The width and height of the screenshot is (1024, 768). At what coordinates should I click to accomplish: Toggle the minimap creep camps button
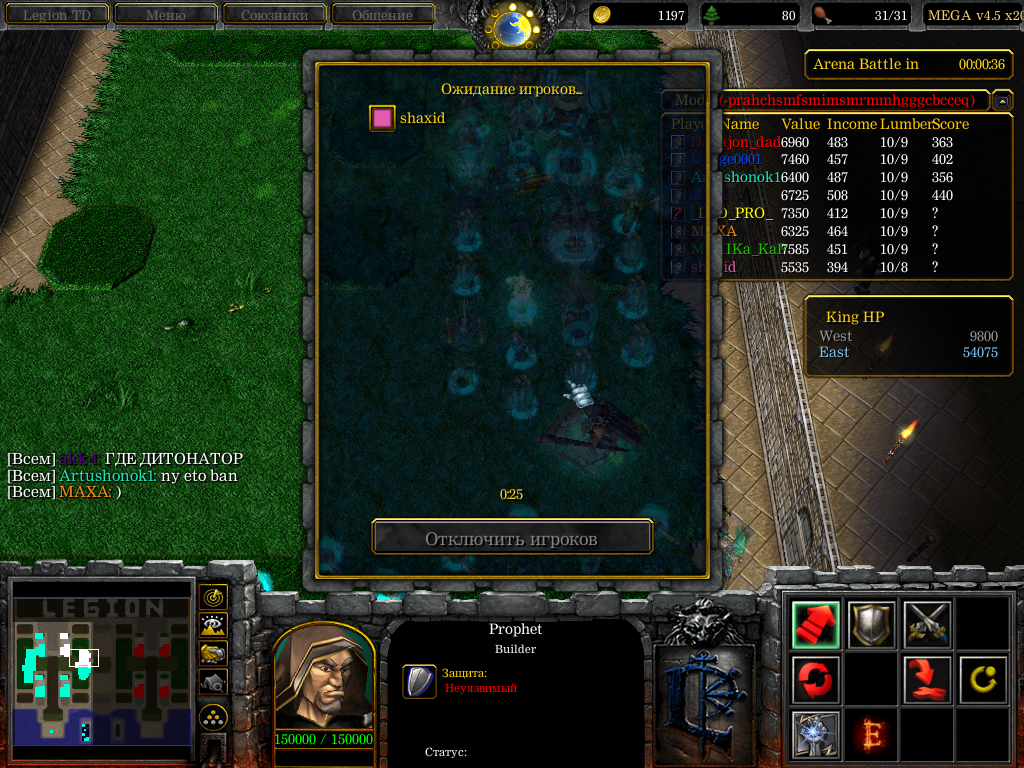pos(213,682)
